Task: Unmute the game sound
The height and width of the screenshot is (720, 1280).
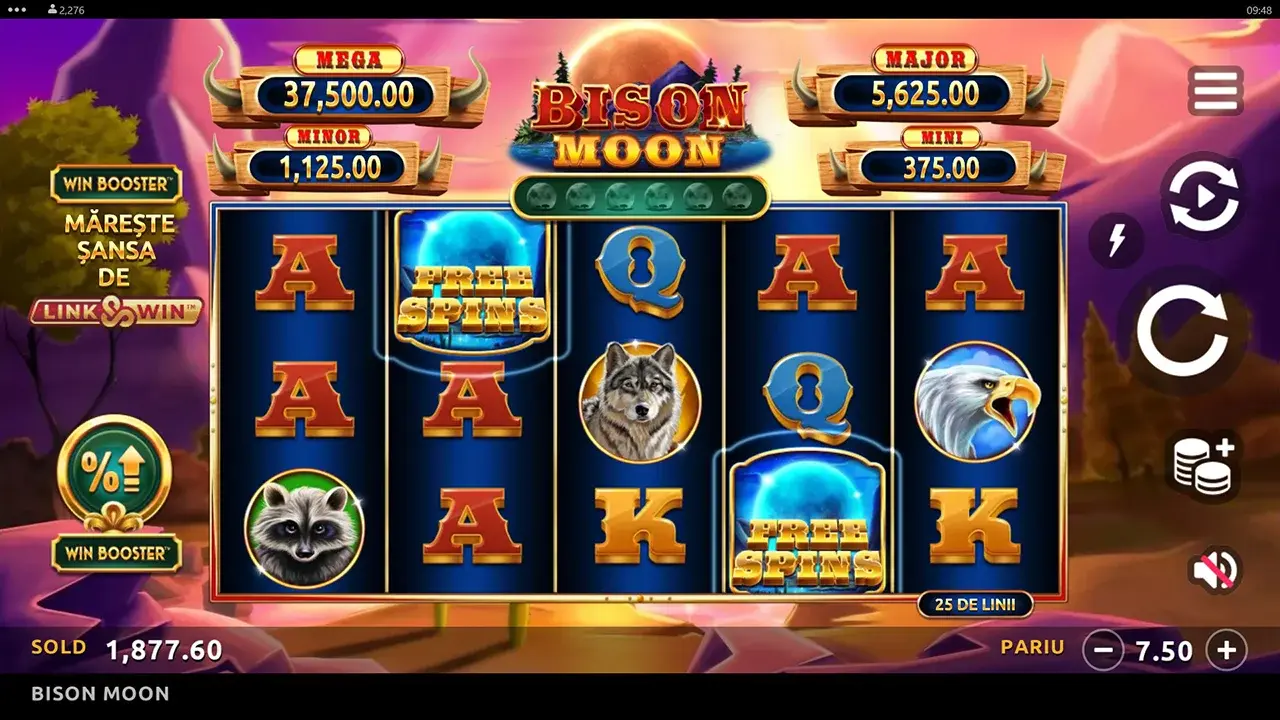Action: coord(1214,570)
